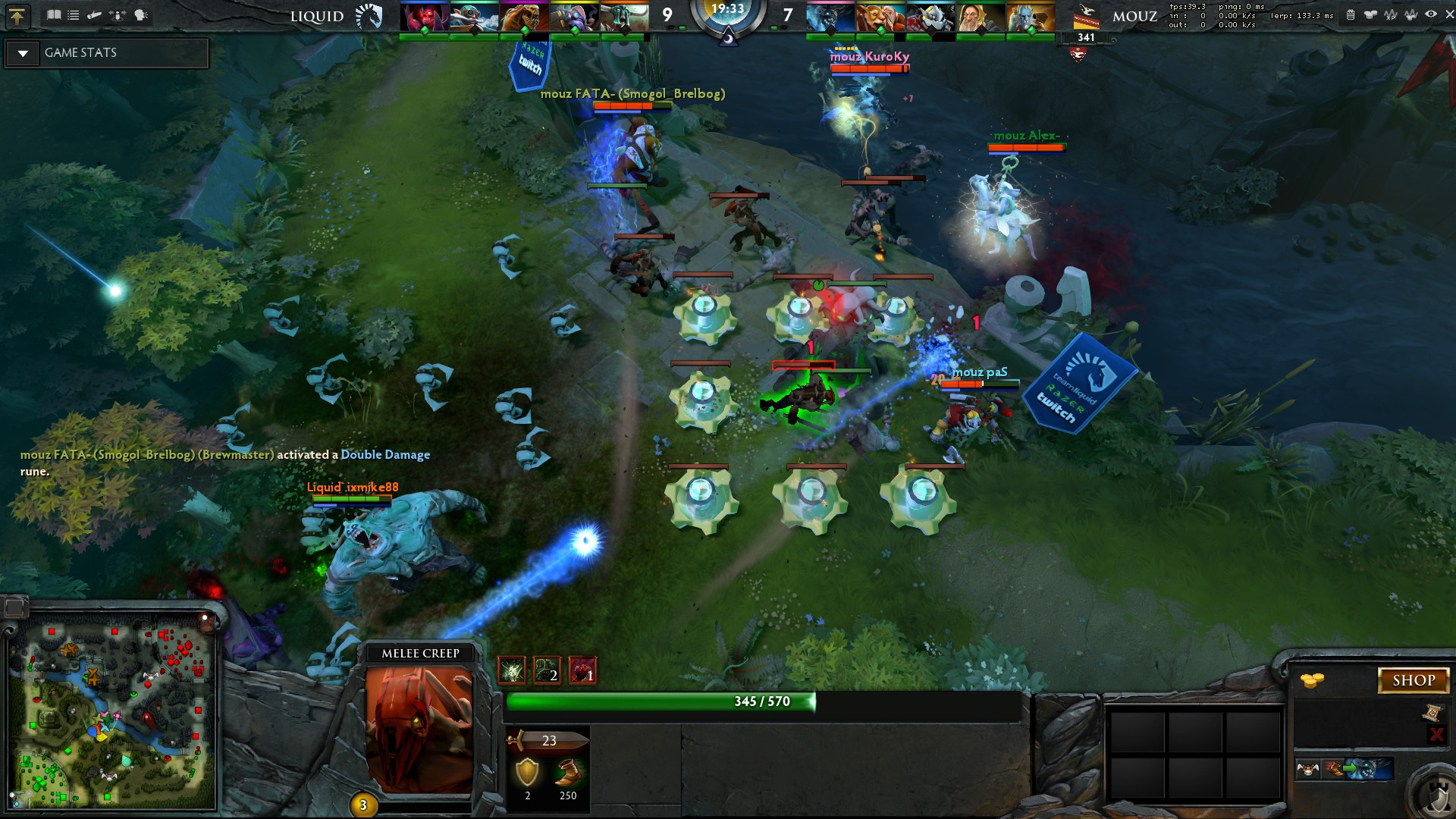
Task: Click the minimap
Action: (x=112, y=714)
